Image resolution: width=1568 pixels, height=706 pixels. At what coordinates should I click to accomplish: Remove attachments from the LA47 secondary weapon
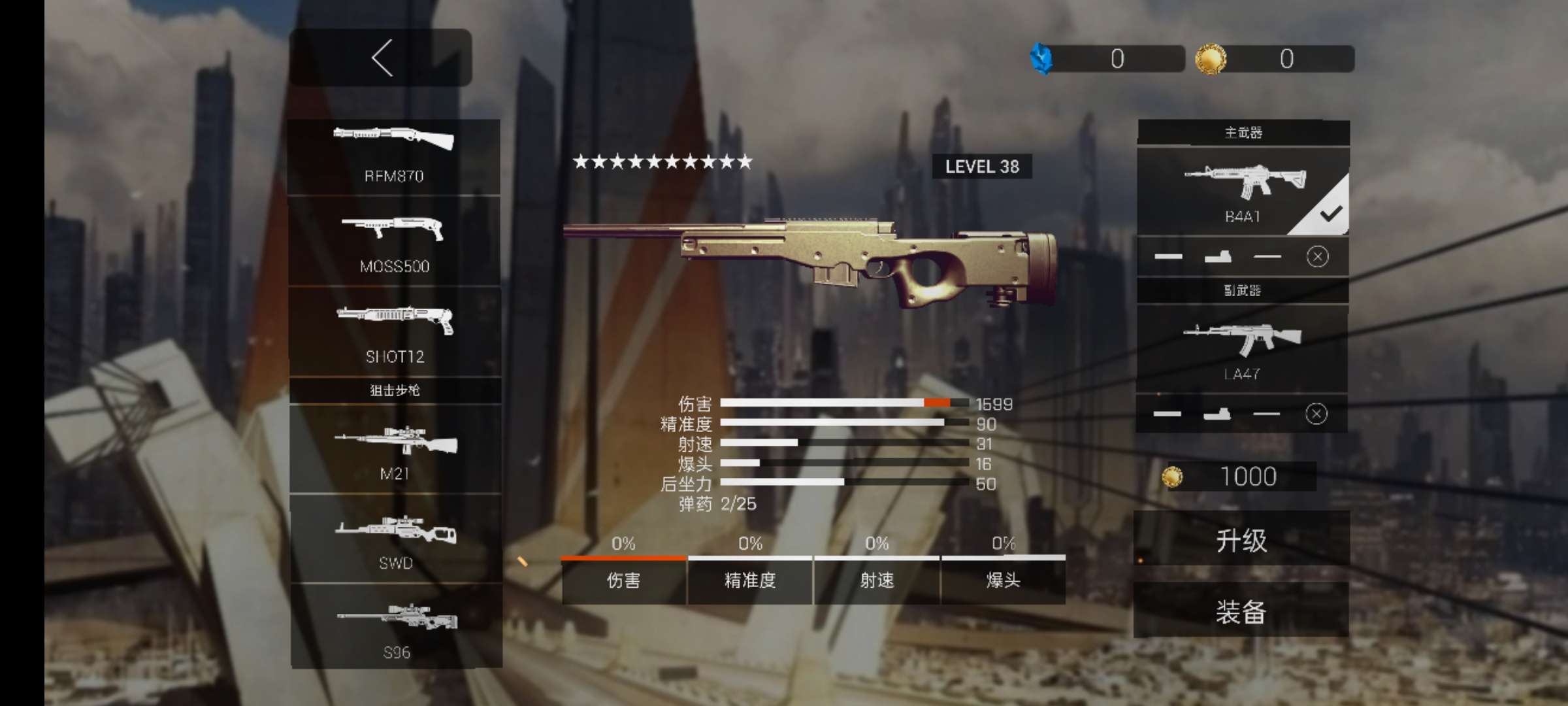pos(1316,414)
